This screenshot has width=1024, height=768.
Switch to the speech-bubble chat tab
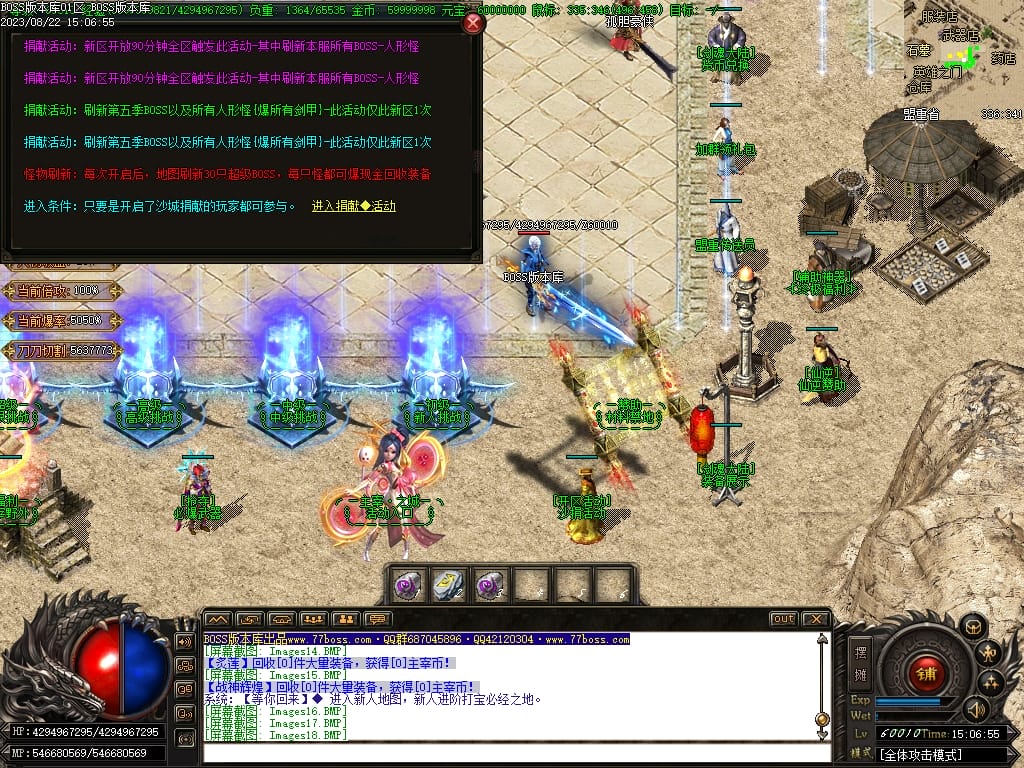tap(377, 619)
